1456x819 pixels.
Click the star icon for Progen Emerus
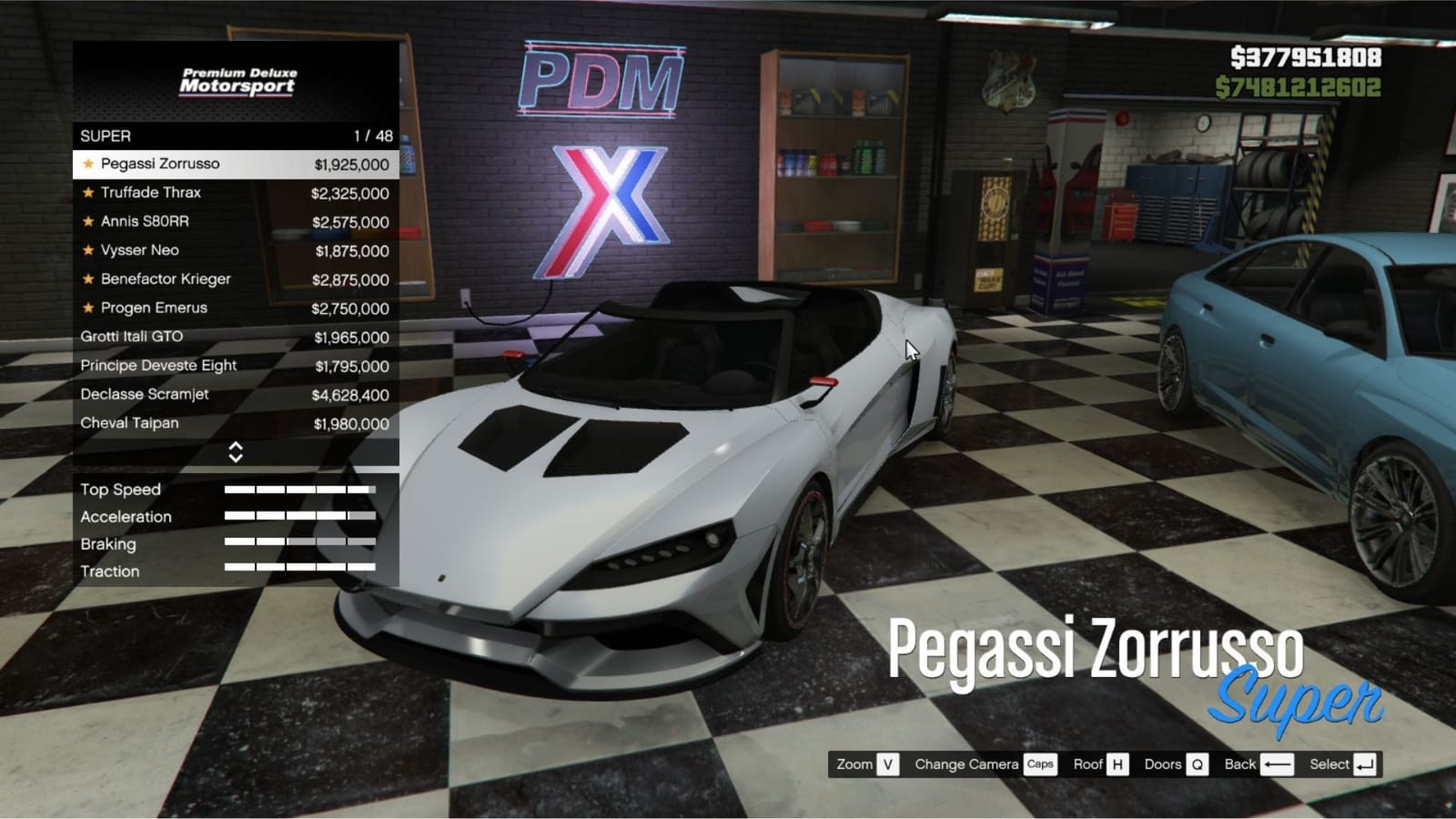click(86, 308)
